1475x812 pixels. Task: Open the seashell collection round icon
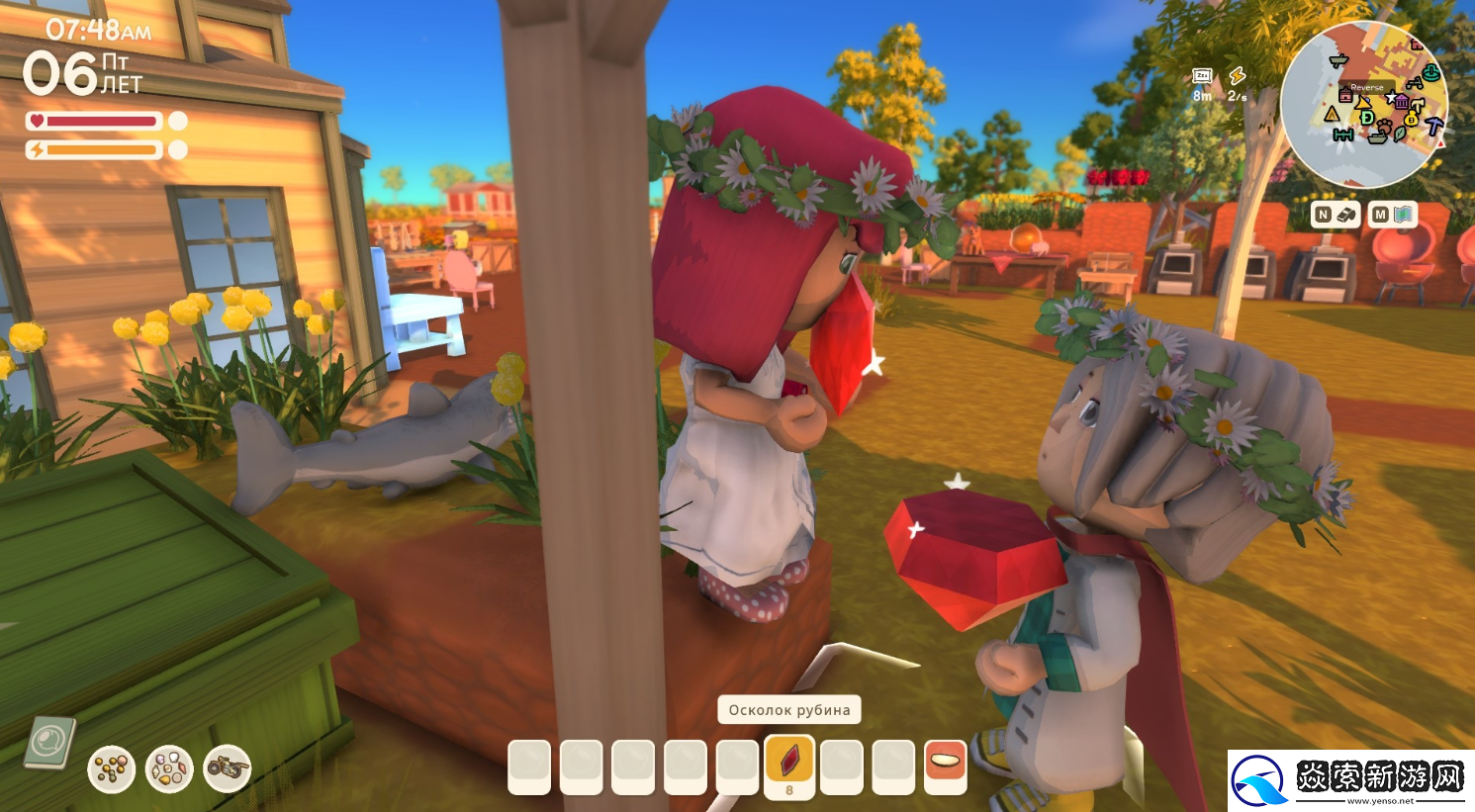[x=169, y=768]
